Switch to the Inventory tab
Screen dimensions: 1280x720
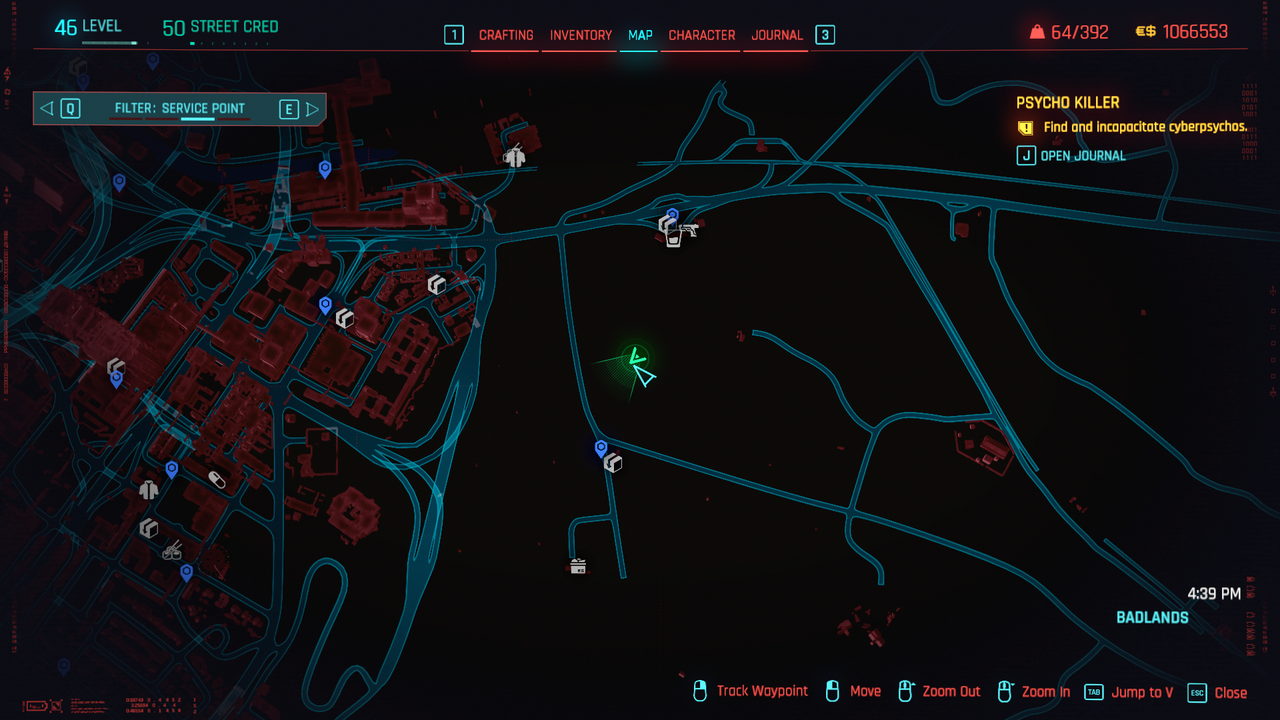[x=580, y=35]
